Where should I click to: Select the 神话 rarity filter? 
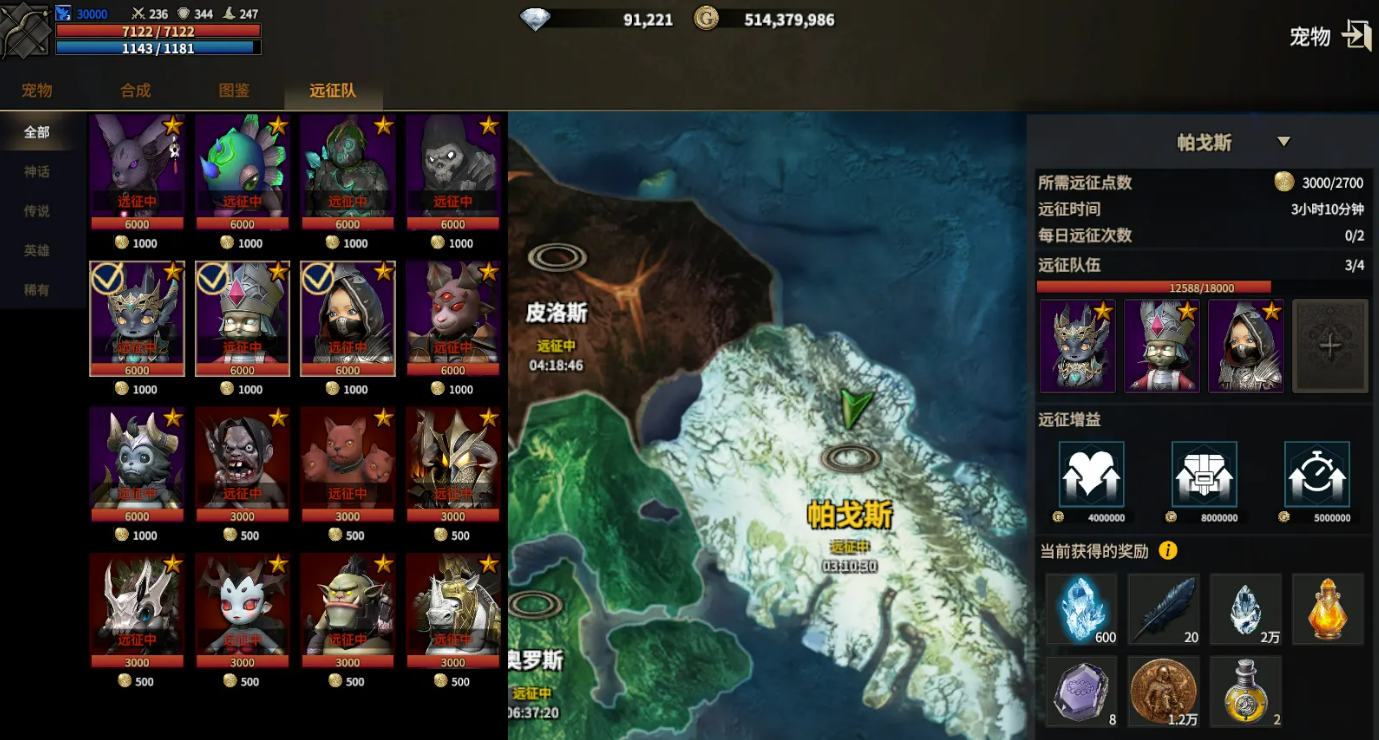click(x=37, y=171)
